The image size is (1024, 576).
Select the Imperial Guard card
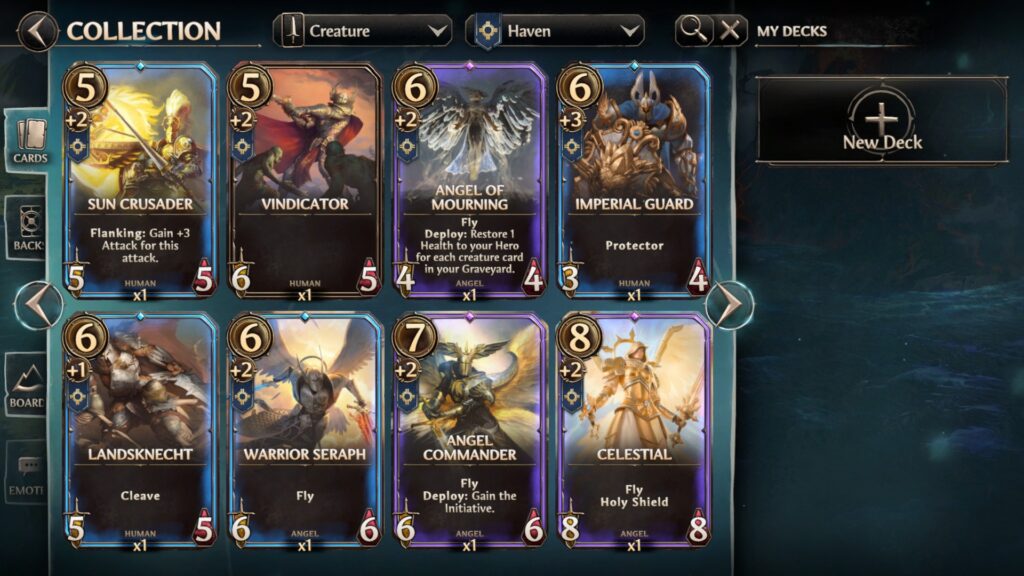click(634, 180)
